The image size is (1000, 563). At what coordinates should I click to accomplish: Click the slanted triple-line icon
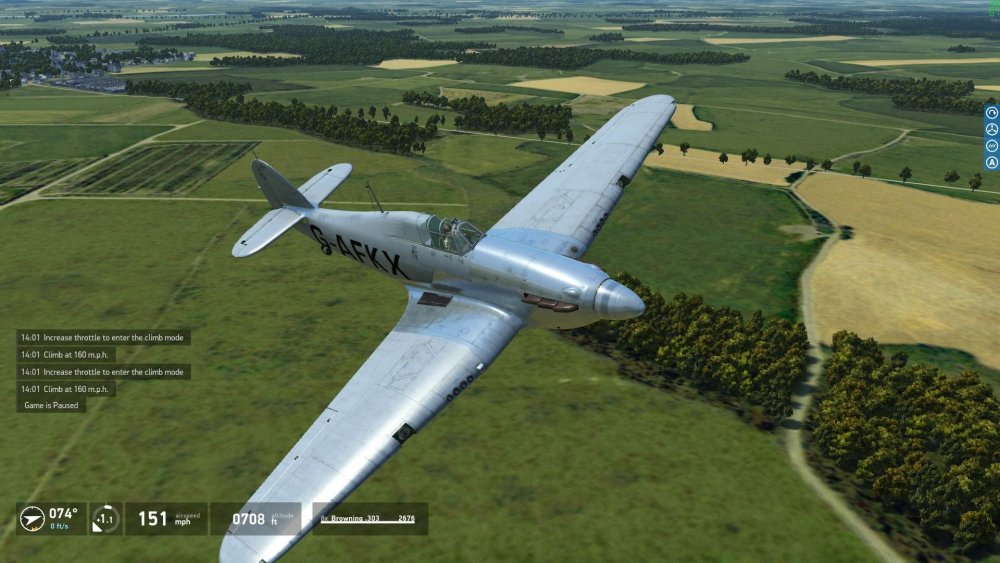point(992,145)
